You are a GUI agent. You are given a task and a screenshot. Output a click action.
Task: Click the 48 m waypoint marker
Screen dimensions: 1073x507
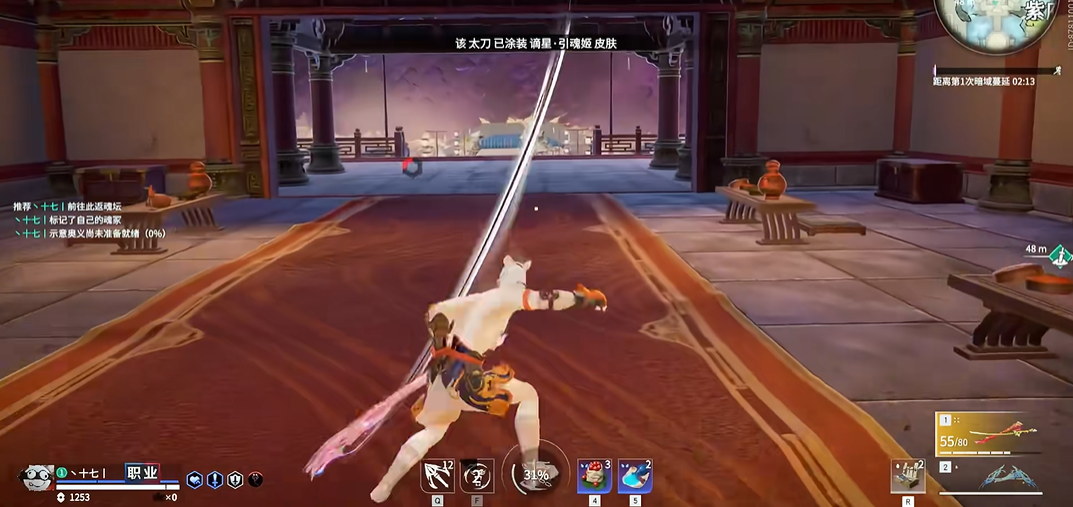(x=1060, y=255)
